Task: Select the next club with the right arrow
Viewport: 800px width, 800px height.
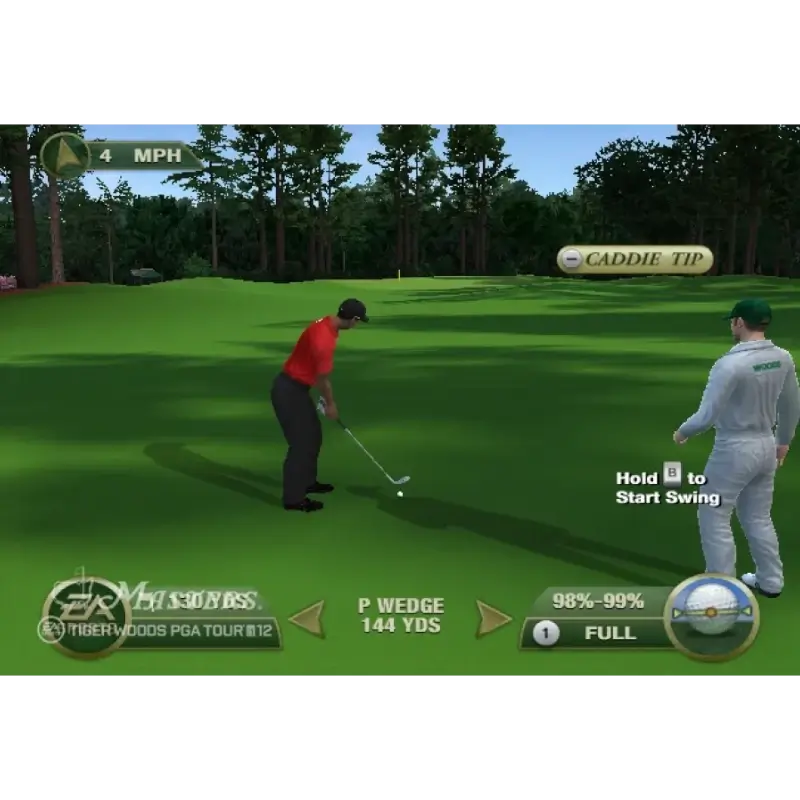Action: [x=492, y=618]
